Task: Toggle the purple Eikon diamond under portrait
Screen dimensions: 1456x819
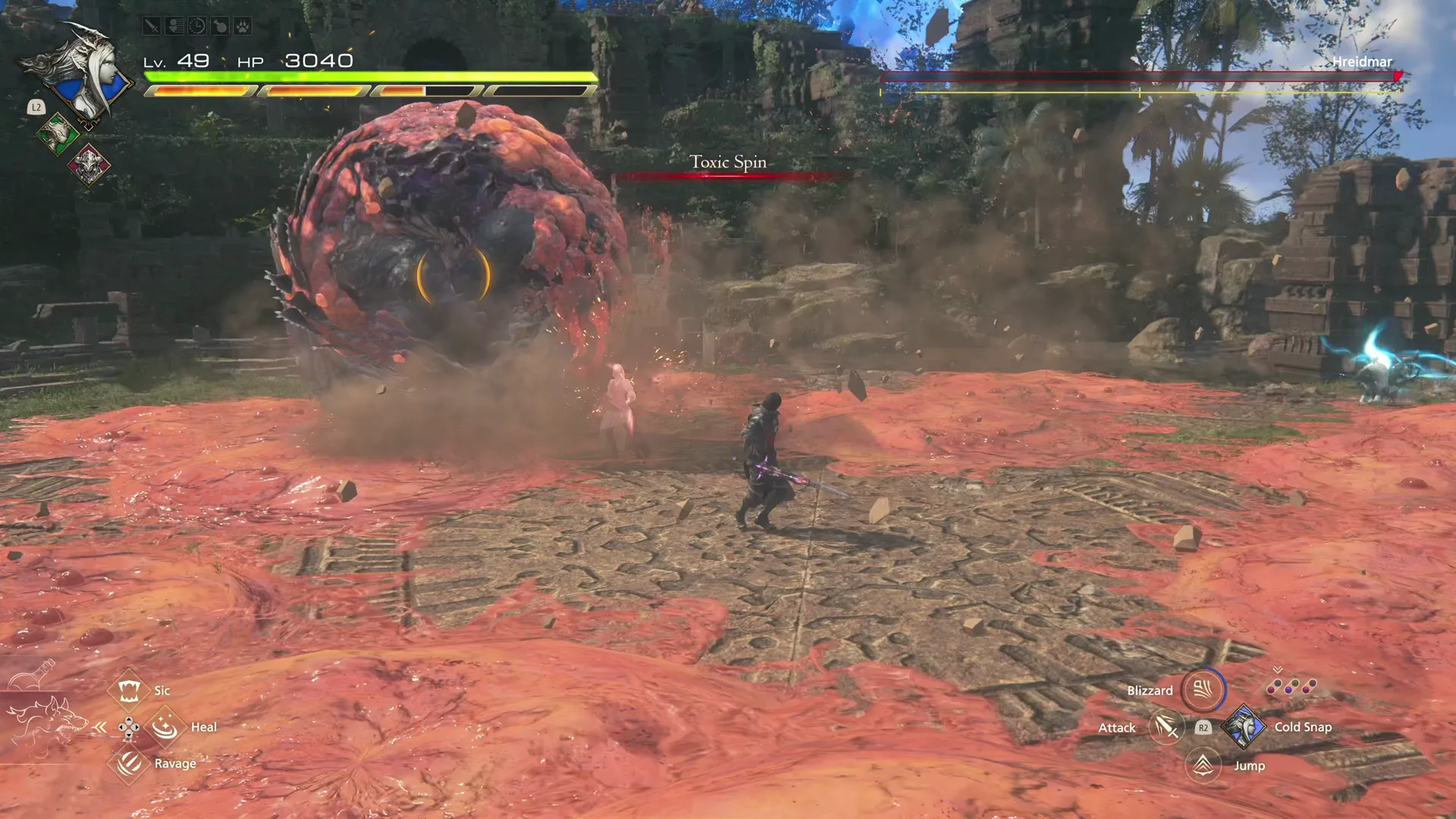Action: (89, 166)
